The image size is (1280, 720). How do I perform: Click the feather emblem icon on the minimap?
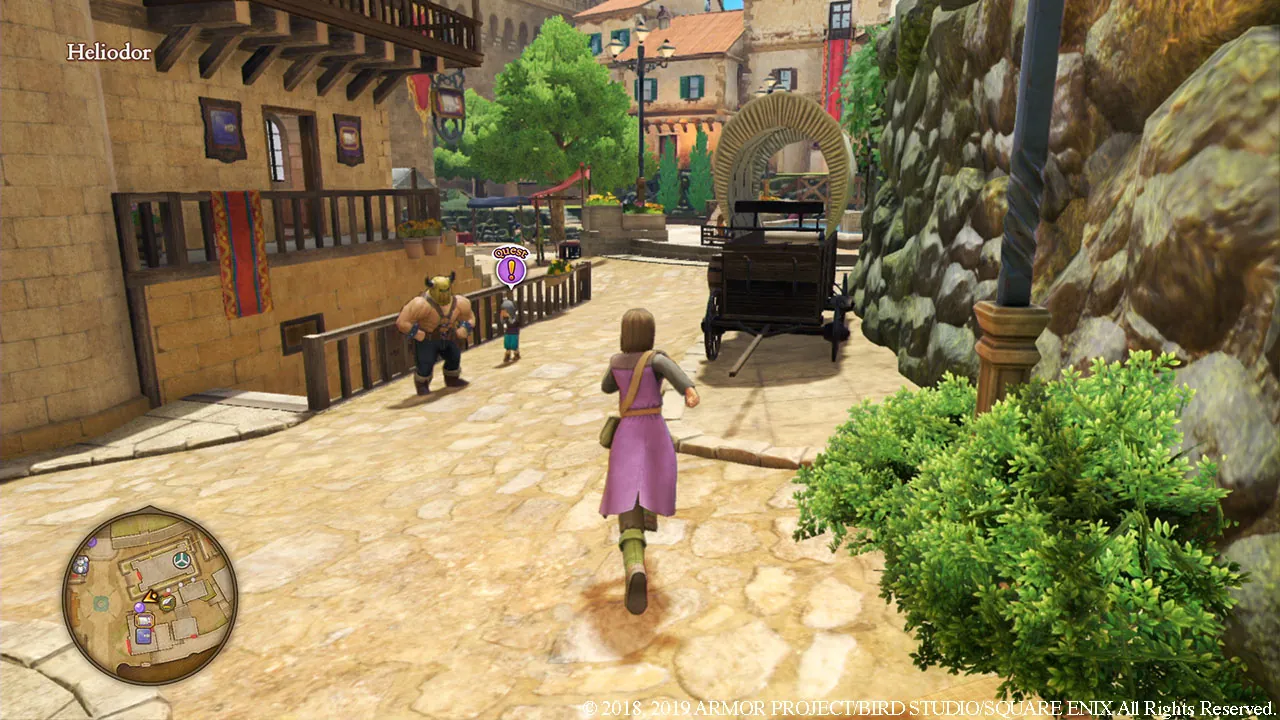167,602
